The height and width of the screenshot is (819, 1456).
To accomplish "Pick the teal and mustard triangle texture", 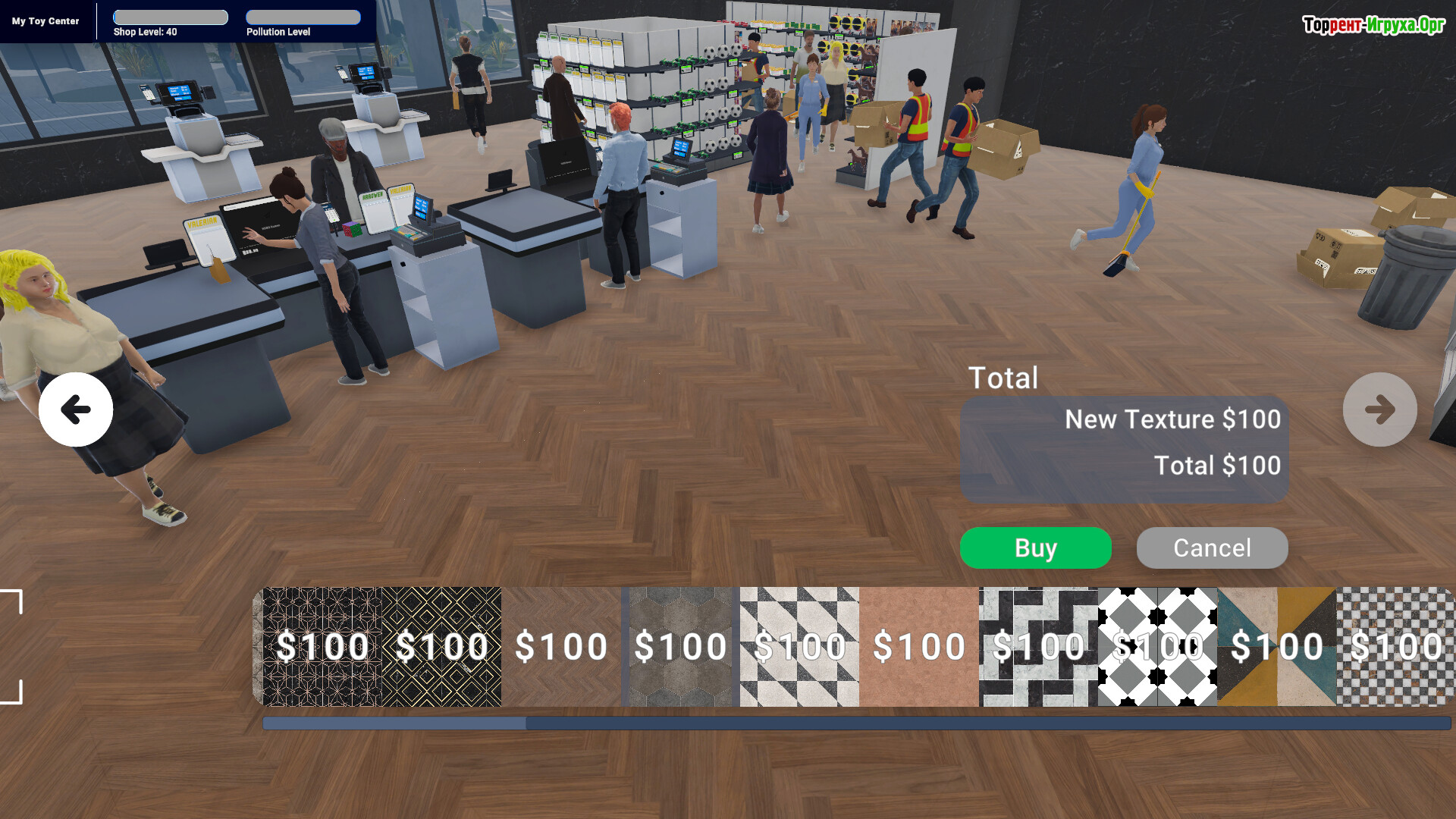I will [1276, 646].
